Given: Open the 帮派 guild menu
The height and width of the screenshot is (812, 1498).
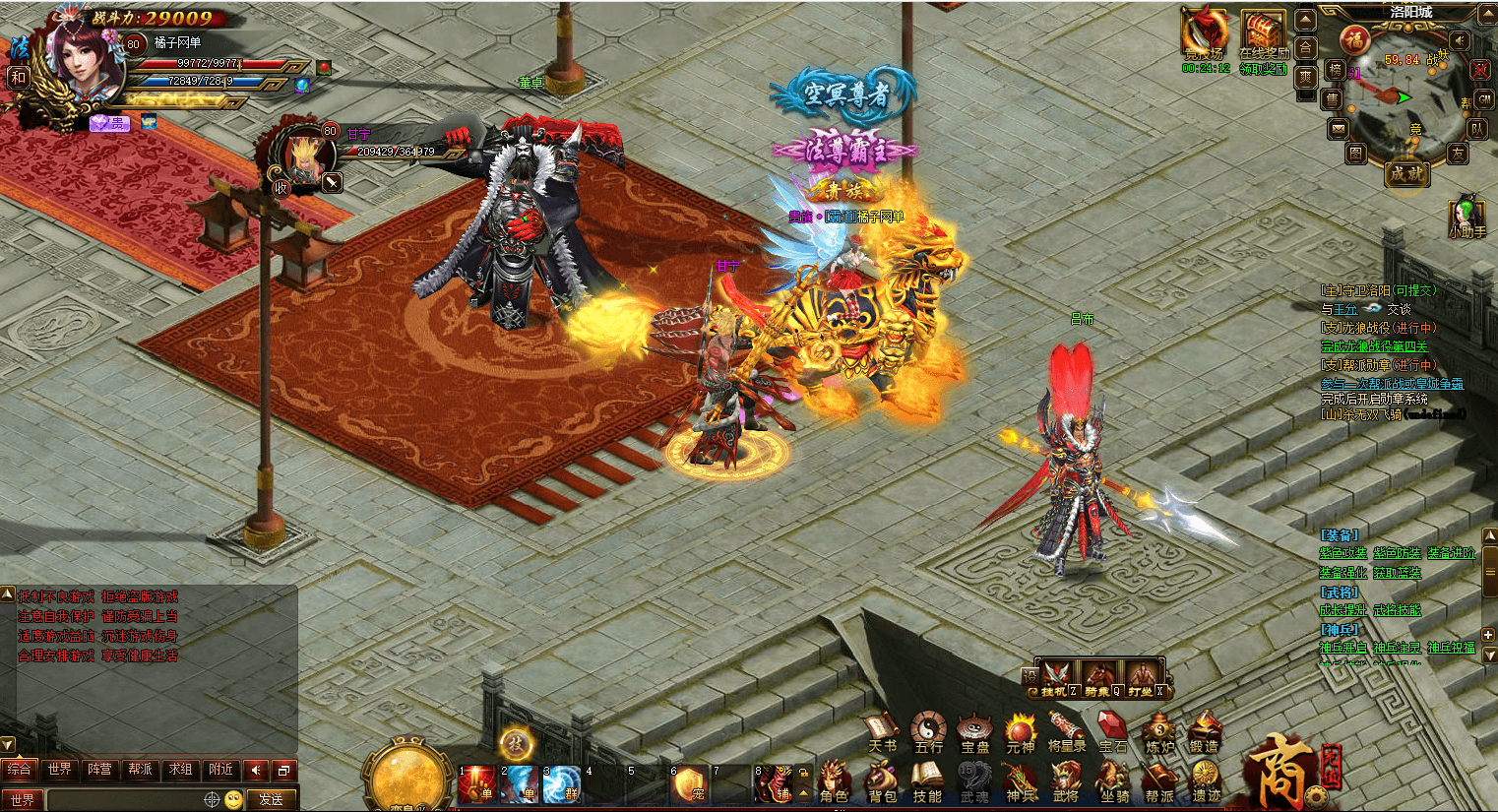Looking at the screenshot, I should 1159,782.
